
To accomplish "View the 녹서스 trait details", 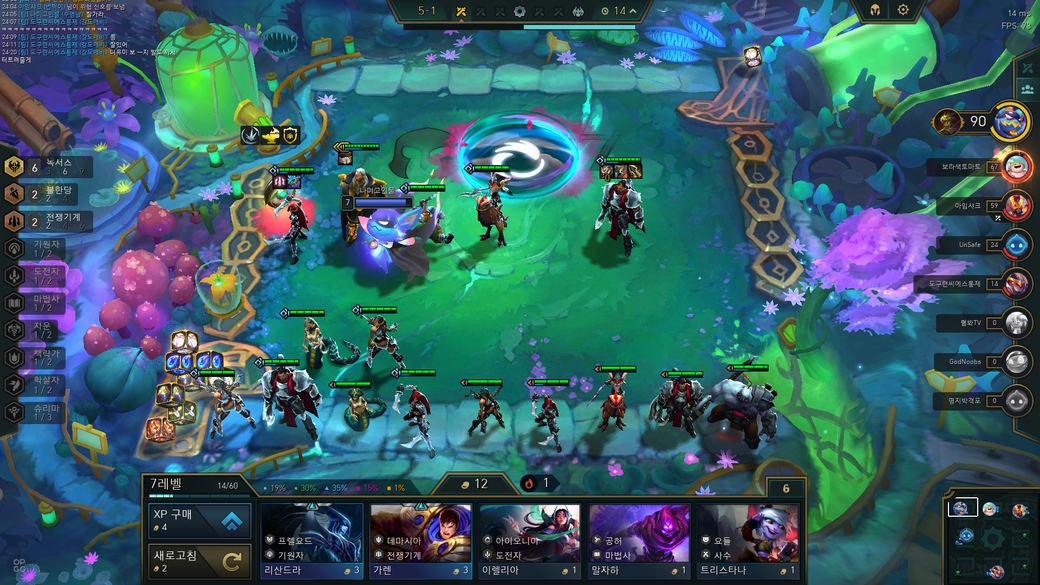I will click(x=50, y=167).
